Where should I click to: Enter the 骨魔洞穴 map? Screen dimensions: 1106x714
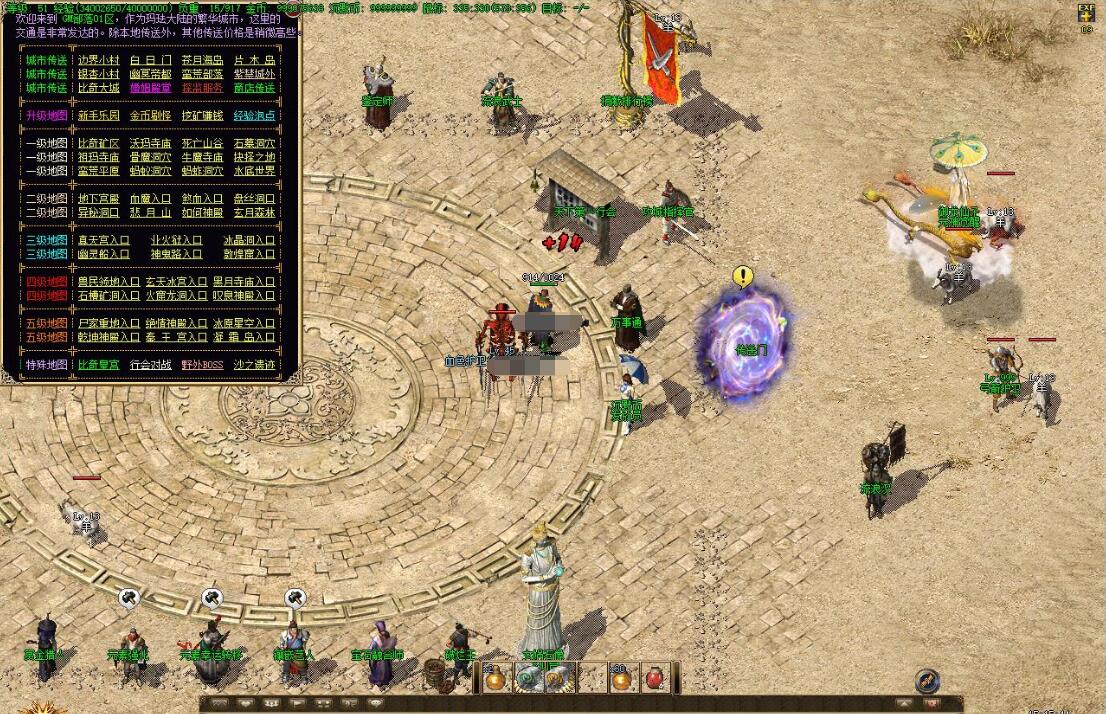coord(151,157)
